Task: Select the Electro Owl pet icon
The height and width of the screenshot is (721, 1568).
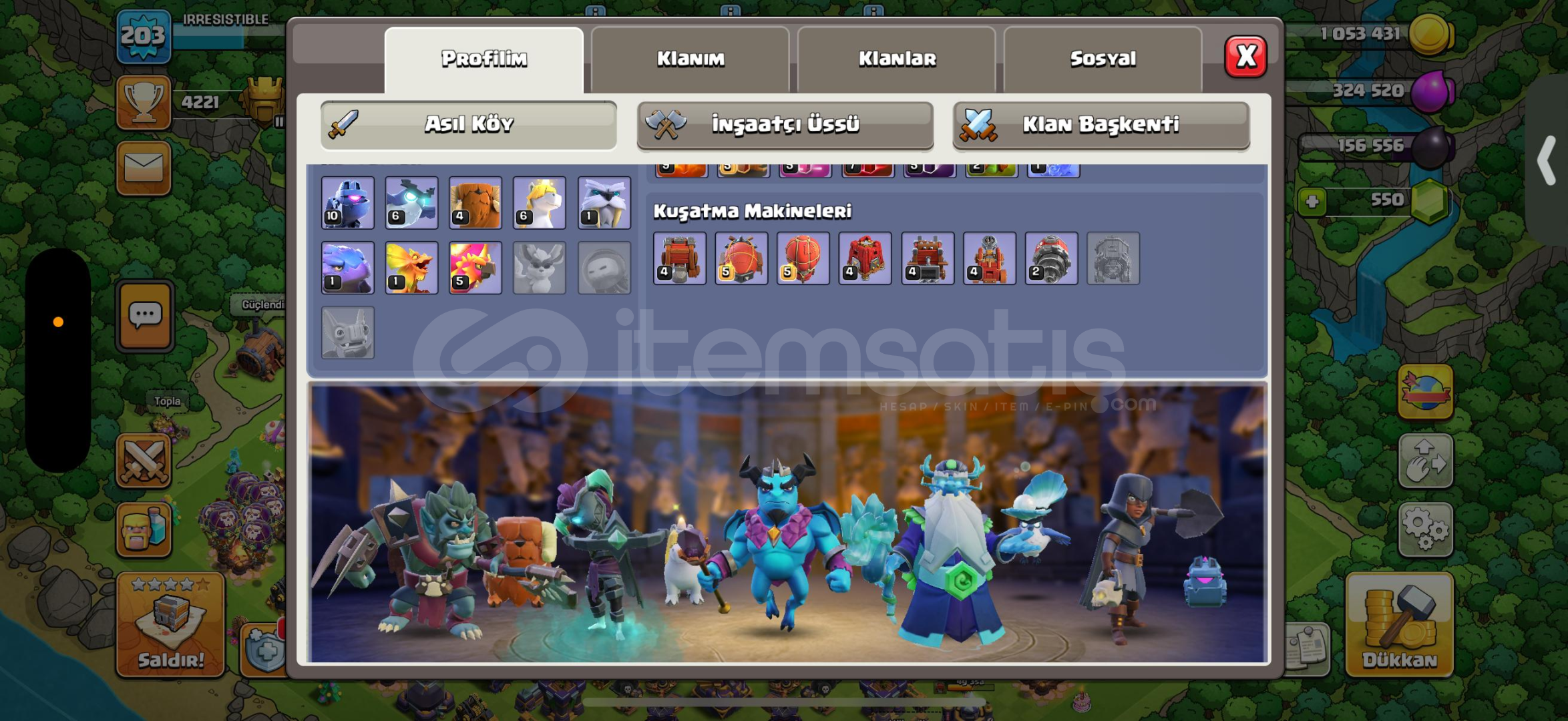Action: click(411, 204)
